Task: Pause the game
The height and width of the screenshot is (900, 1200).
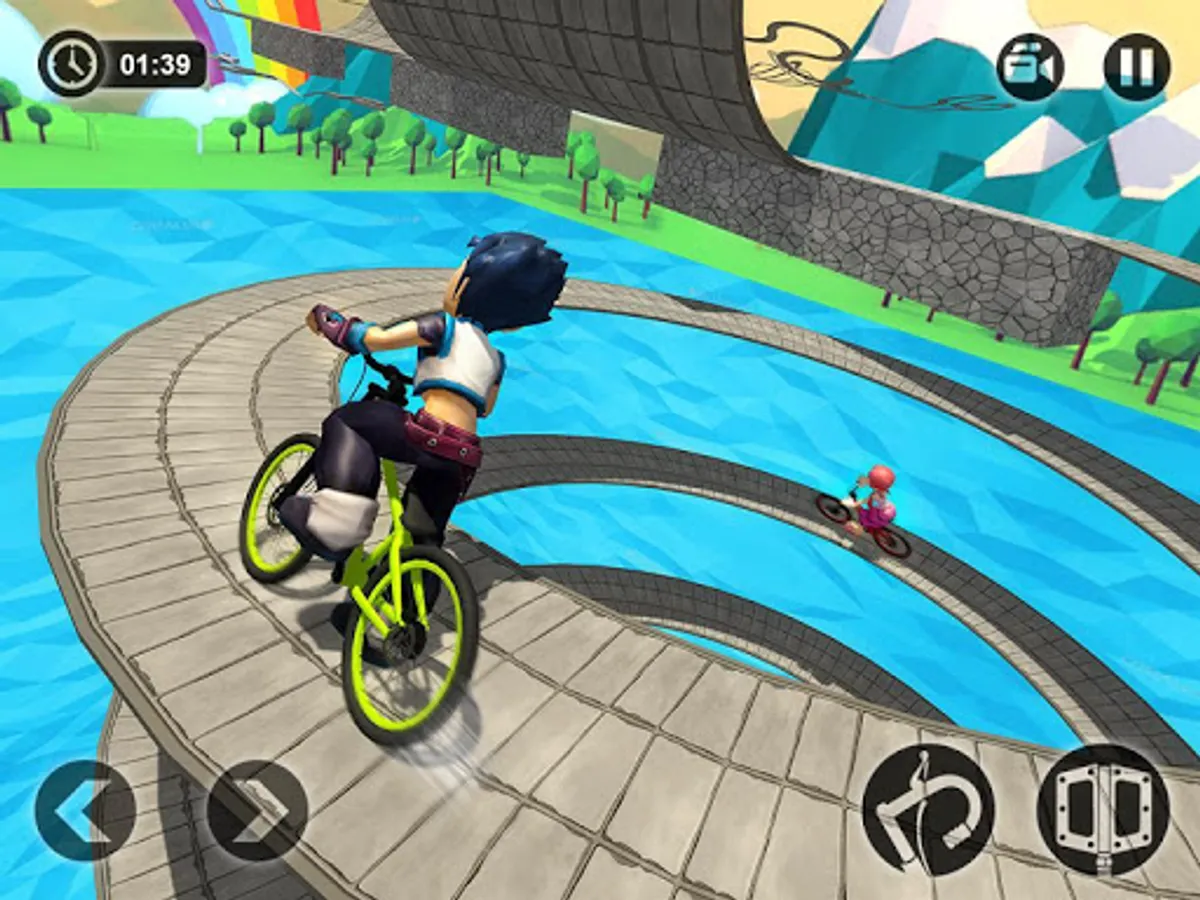Action: pos(1136,67)
